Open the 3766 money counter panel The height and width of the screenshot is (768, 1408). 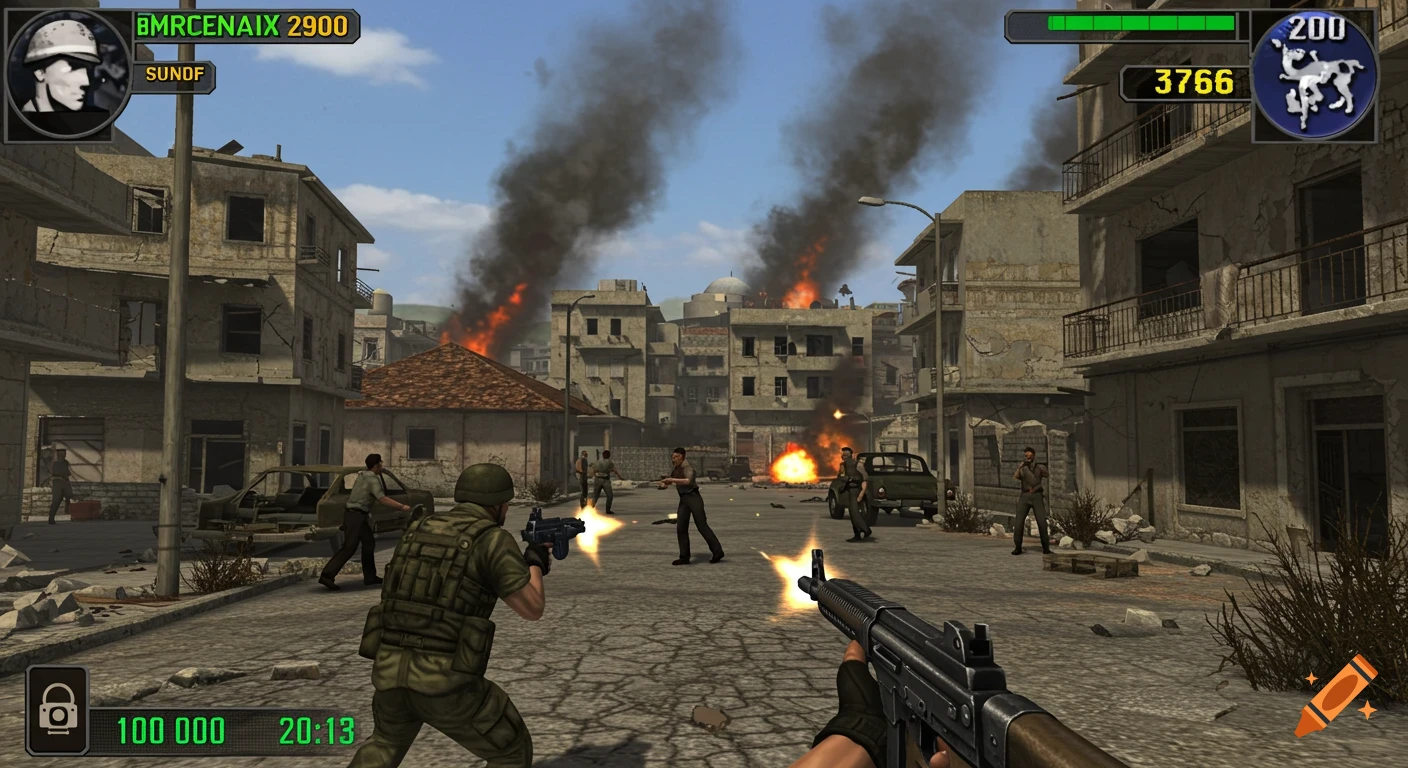(x=1190, y=83)
